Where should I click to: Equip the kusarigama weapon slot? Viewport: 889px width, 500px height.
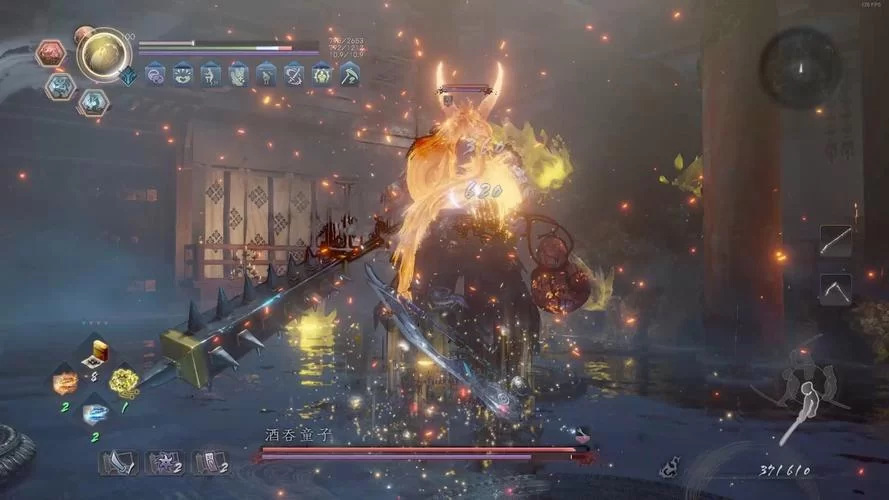pyautogui.click(x=835, y=289)
